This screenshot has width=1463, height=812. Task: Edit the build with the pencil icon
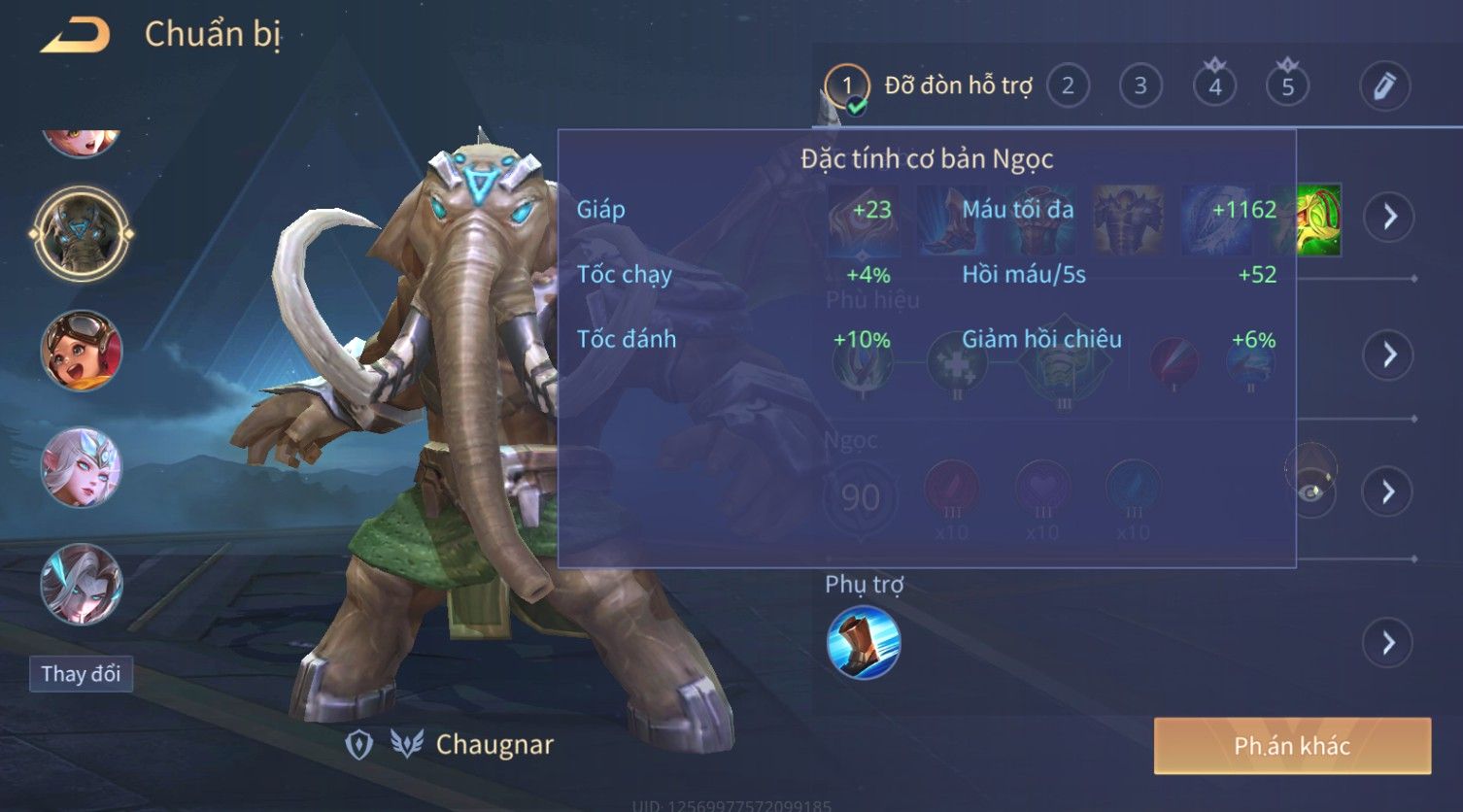1384,86
